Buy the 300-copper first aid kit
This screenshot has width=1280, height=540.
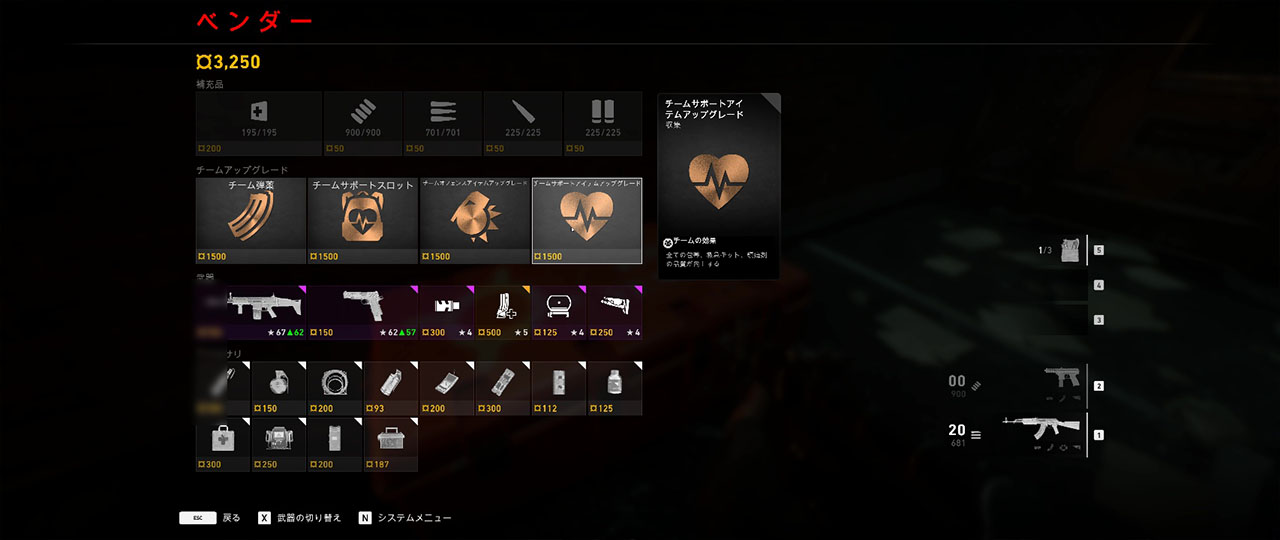222,444
